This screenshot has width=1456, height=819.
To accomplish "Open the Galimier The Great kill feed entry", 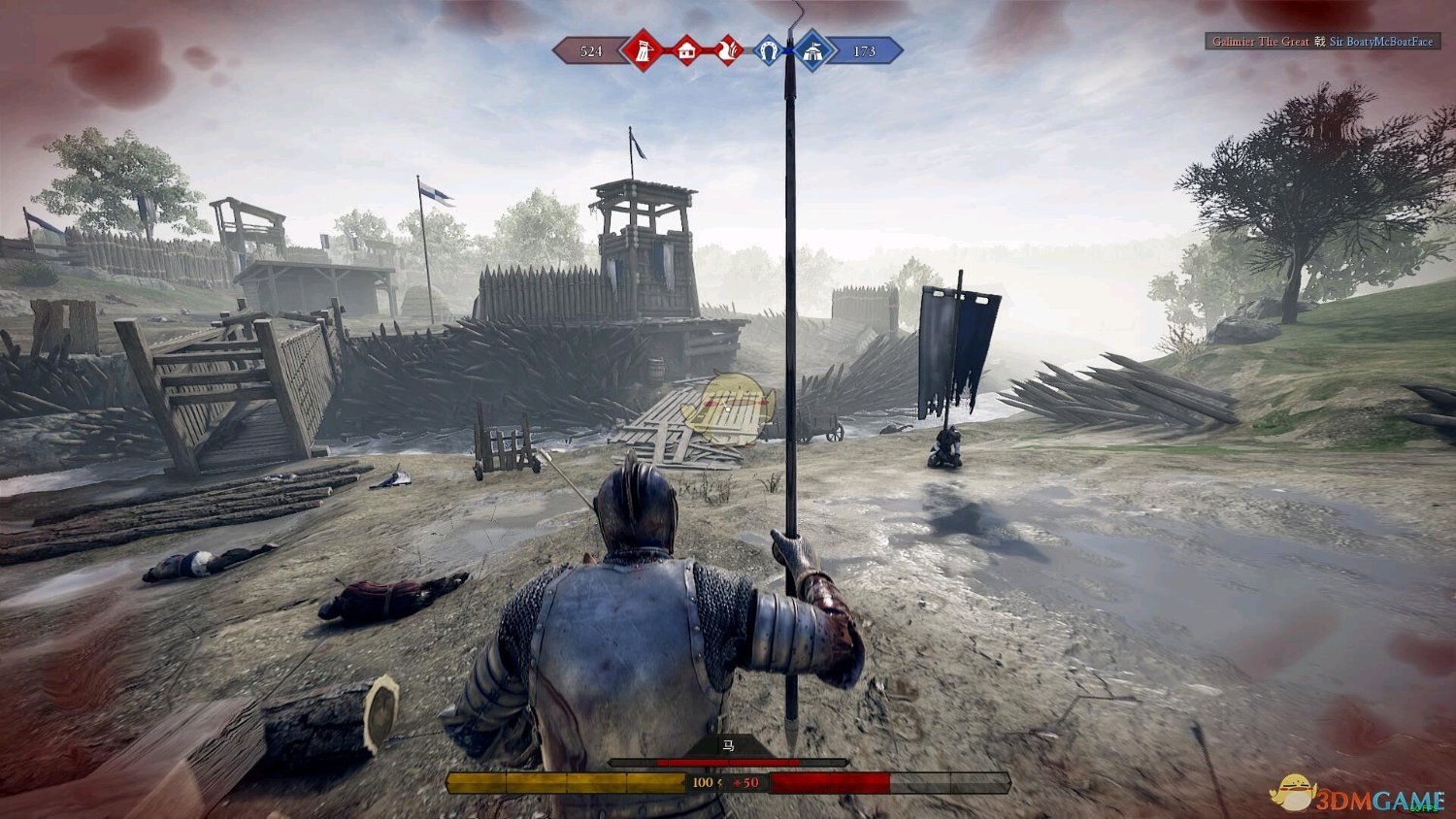I will point(1260,42).
